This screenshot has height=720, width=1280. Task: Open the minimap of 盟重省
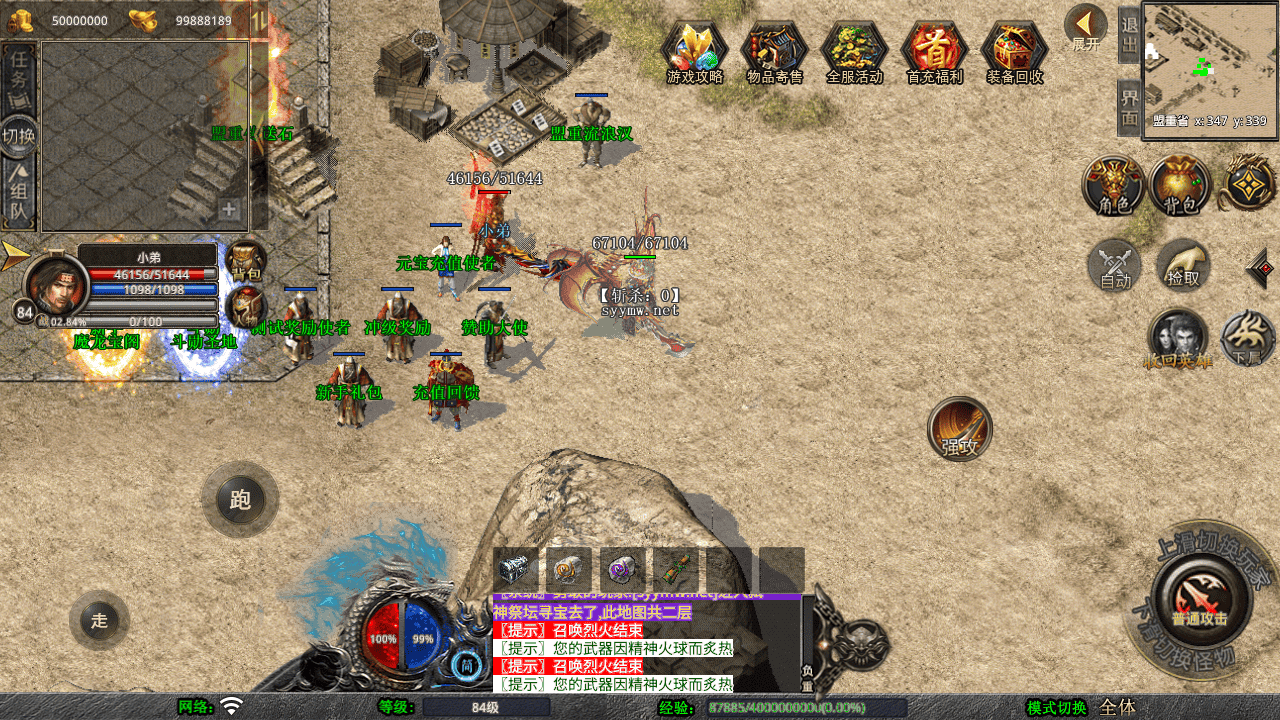coord(1210,66)
